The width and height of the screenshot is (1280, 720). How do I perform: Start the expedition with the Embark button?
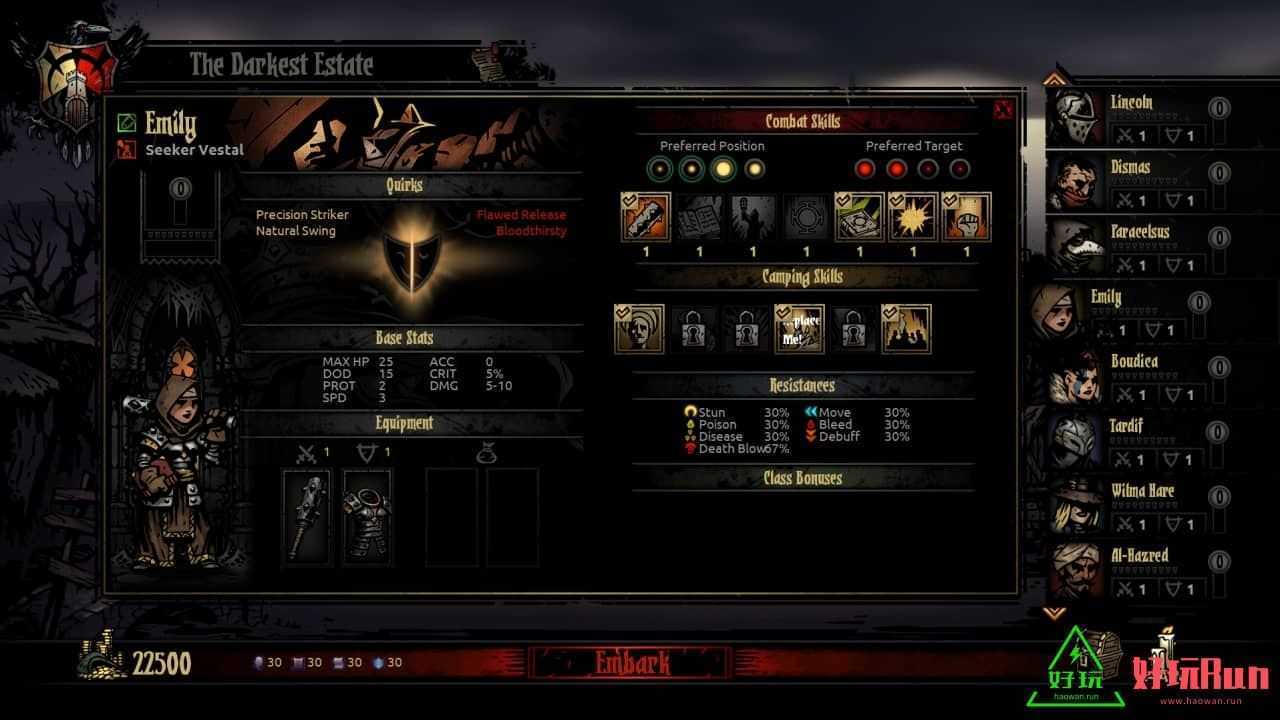[631, 663]
